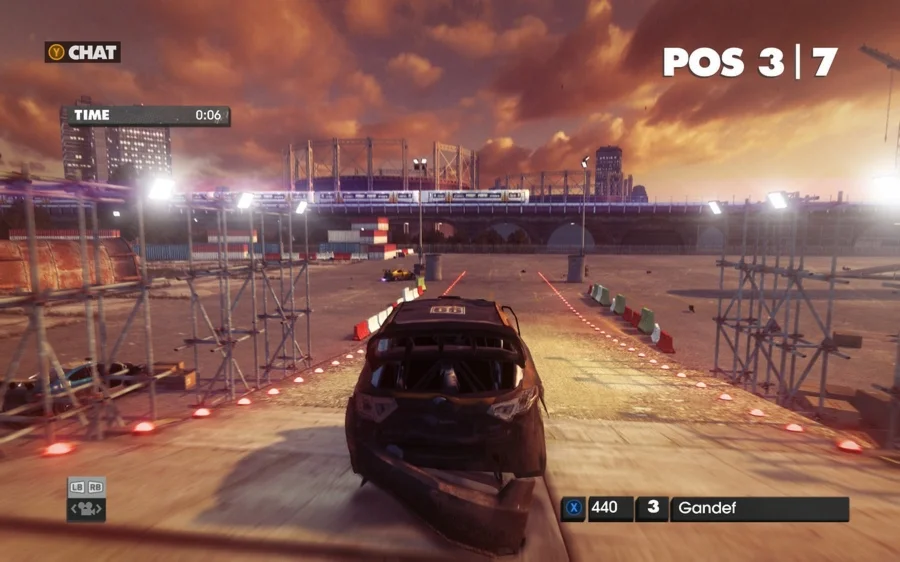Viewport: 900px width, 562px height.
Task: Select the Gandef player entry
Action: point(758,508)
